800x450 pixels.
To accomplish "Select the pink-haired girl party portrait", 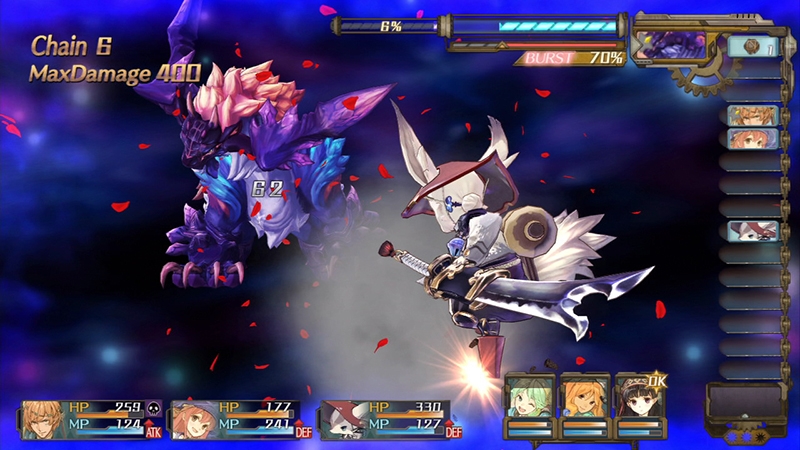I will click(x=190, y=420).
